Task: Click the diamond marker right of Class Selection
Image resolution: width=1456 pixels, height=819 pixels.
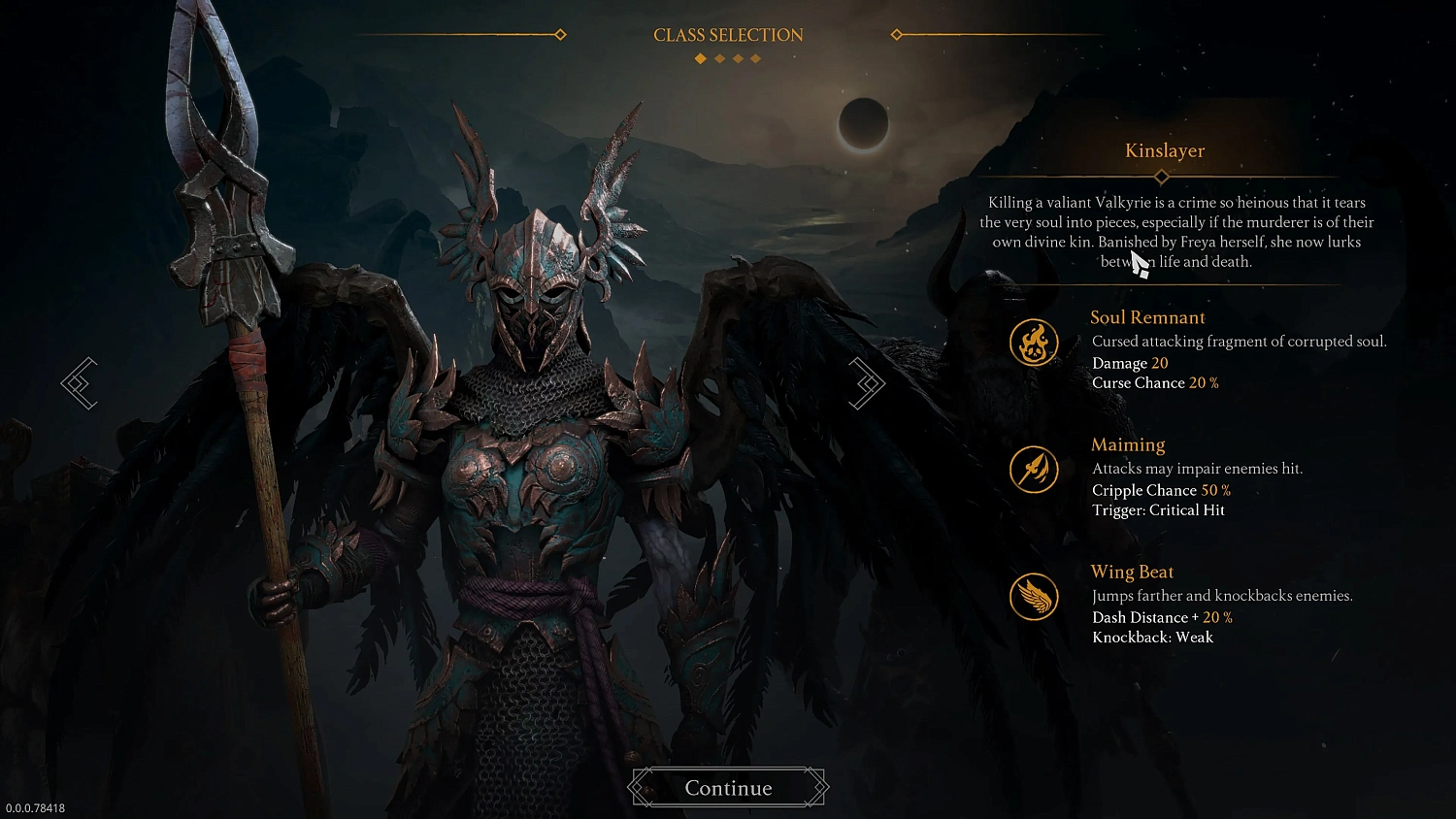Action: click(x=895, y=34)
